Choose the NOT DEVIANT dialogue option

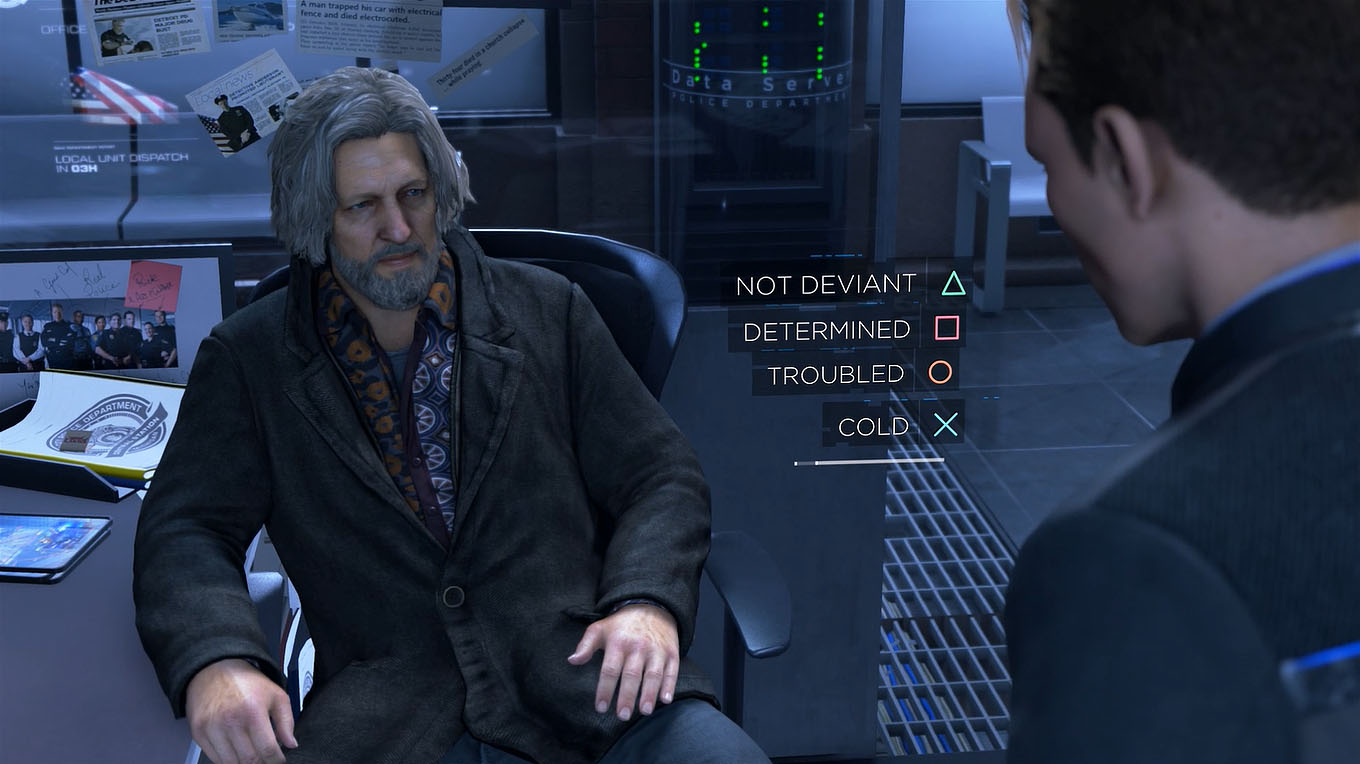pos(826,283)
